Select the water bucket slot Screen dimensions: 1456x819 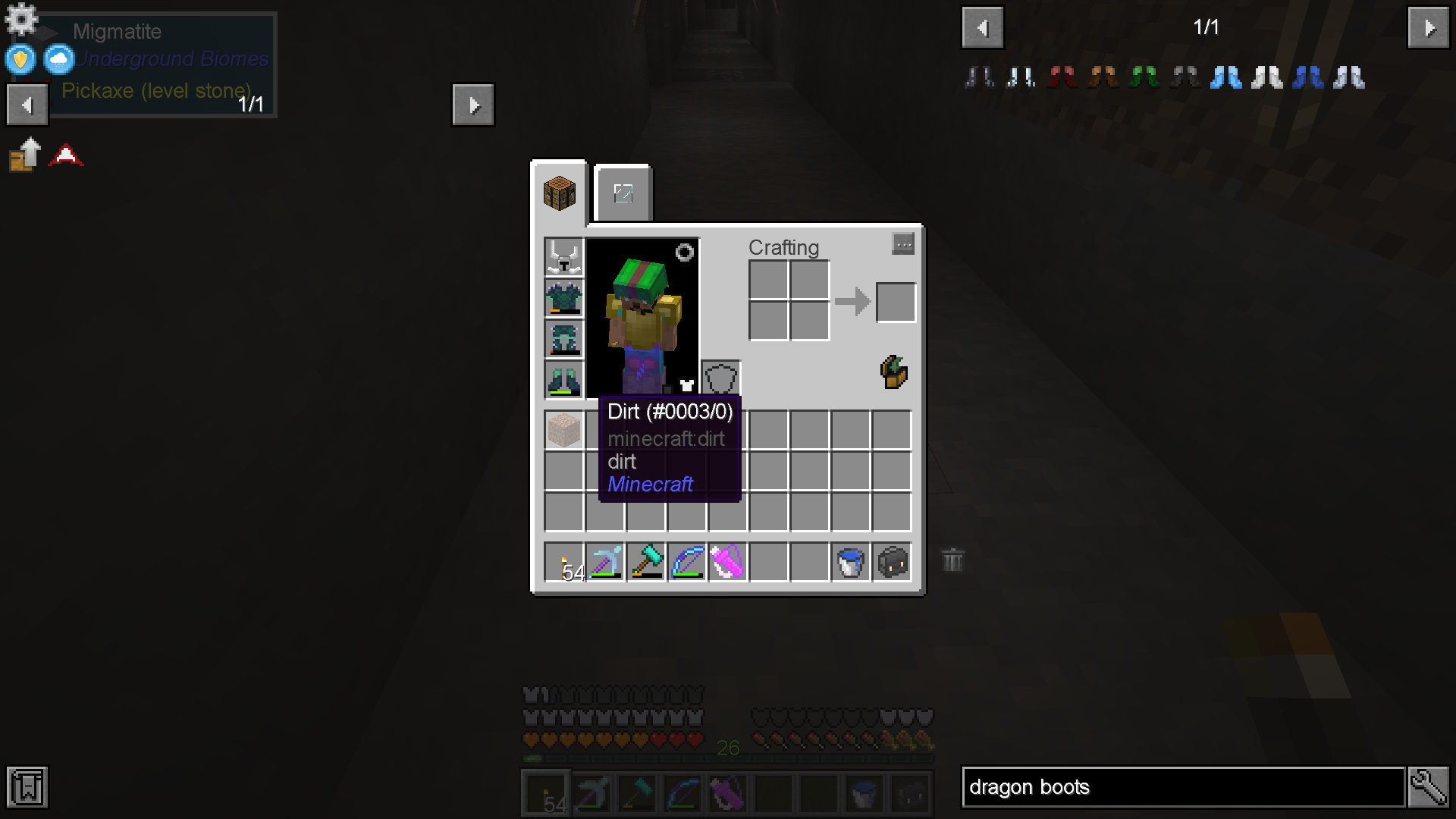tap(850, 561)
